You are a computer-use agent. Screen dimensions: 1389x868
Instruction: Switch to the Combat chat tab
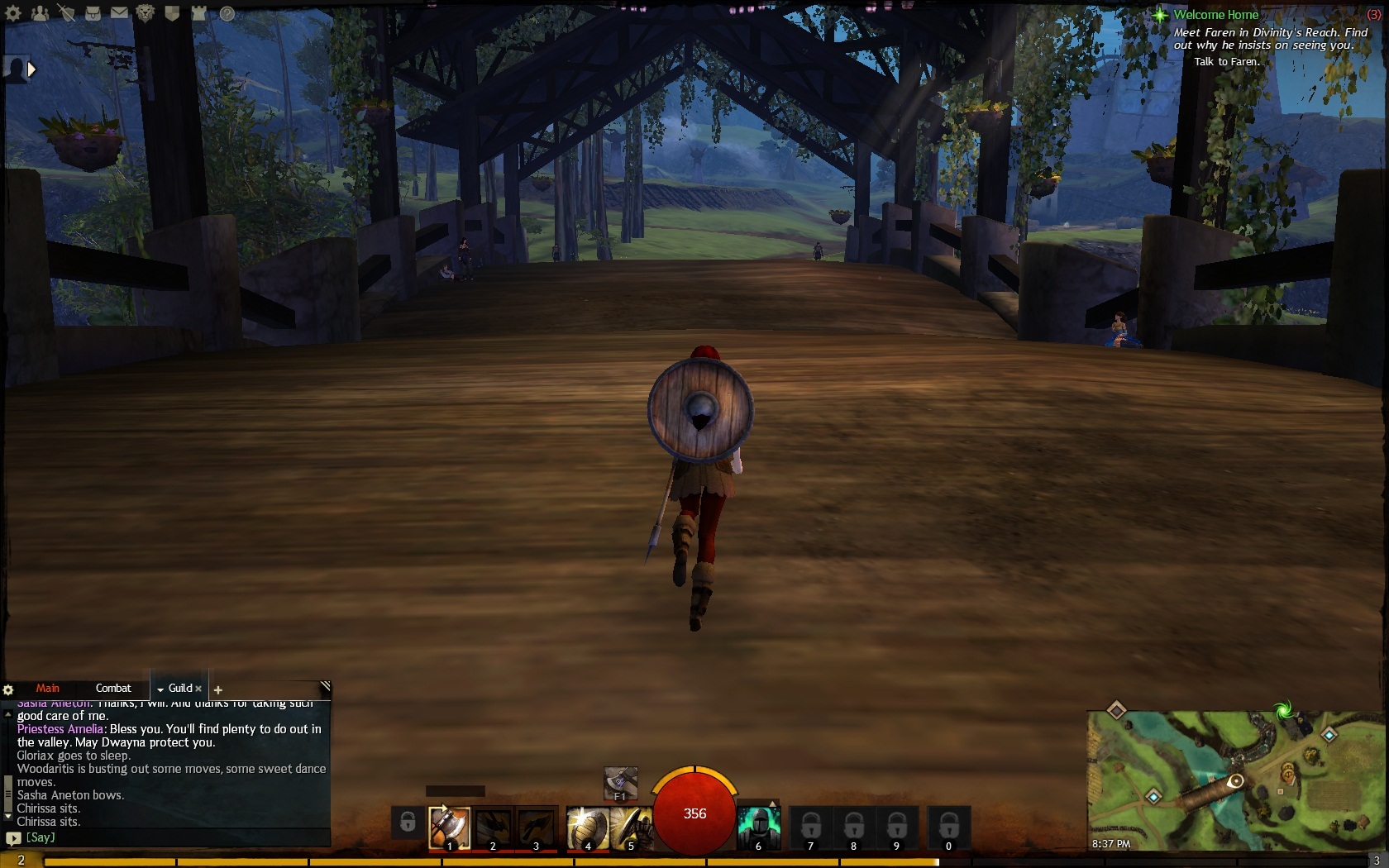tap(113, 688)
